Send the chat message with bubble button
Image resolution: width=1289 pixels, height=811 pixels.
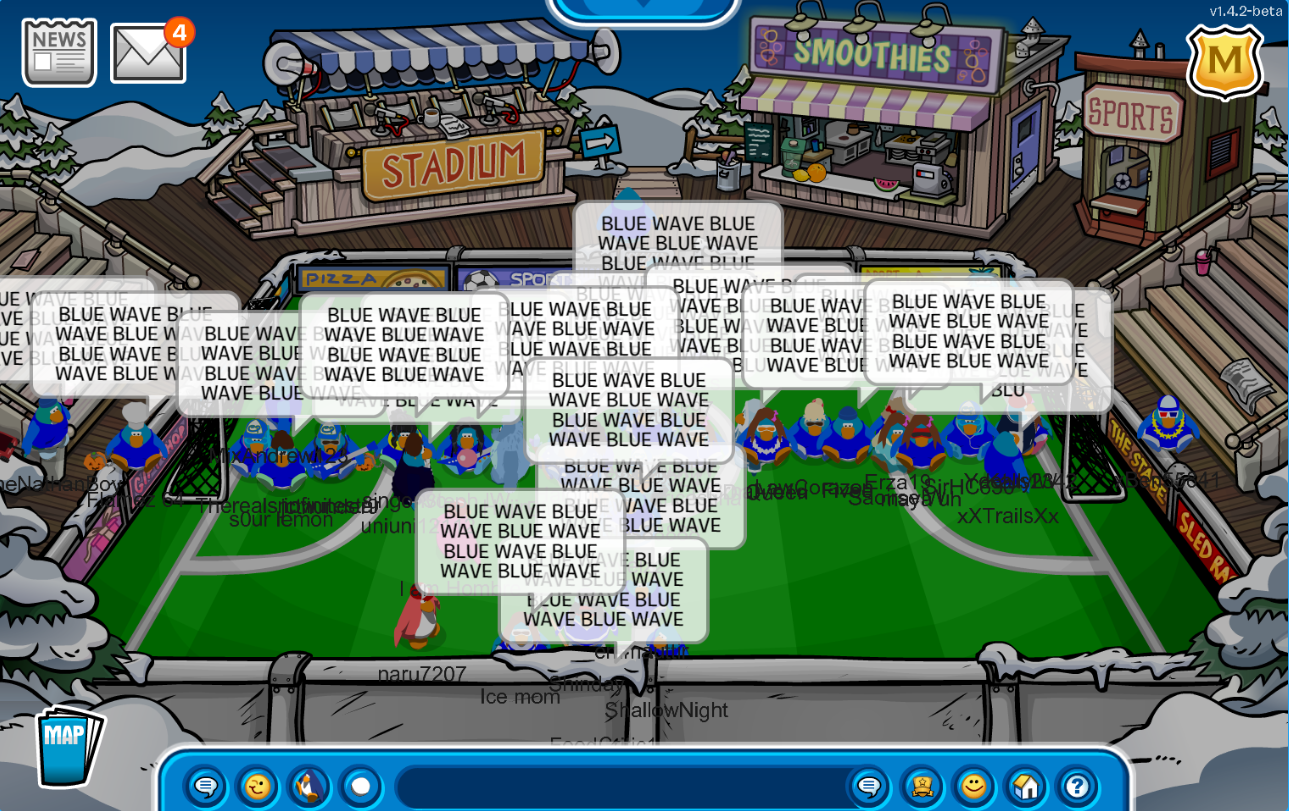click(868, 787)
